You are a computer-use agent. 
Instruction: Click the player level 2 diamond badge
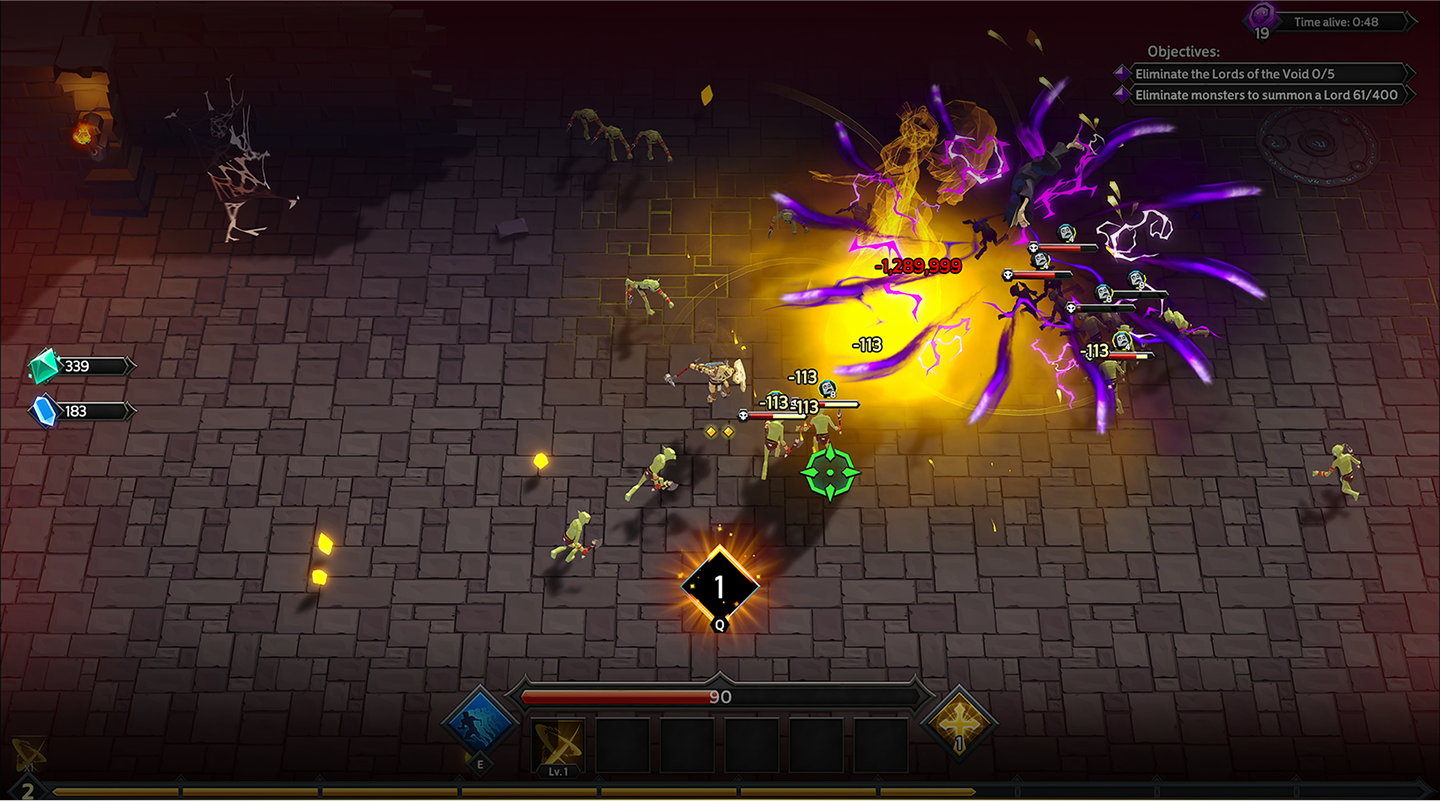27,791
